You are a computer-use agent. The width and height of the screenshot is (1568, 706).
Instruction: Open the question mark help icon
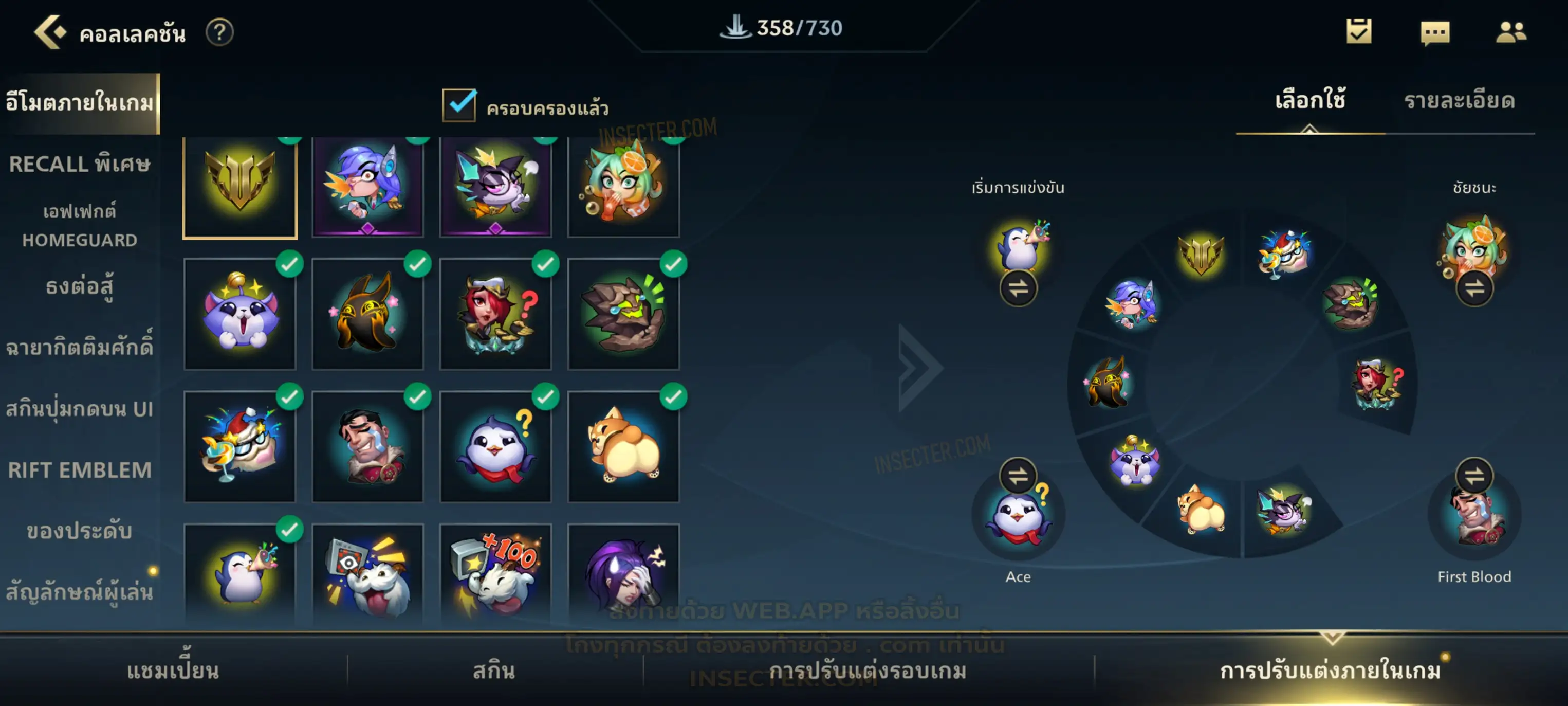[x=219, y=32]
